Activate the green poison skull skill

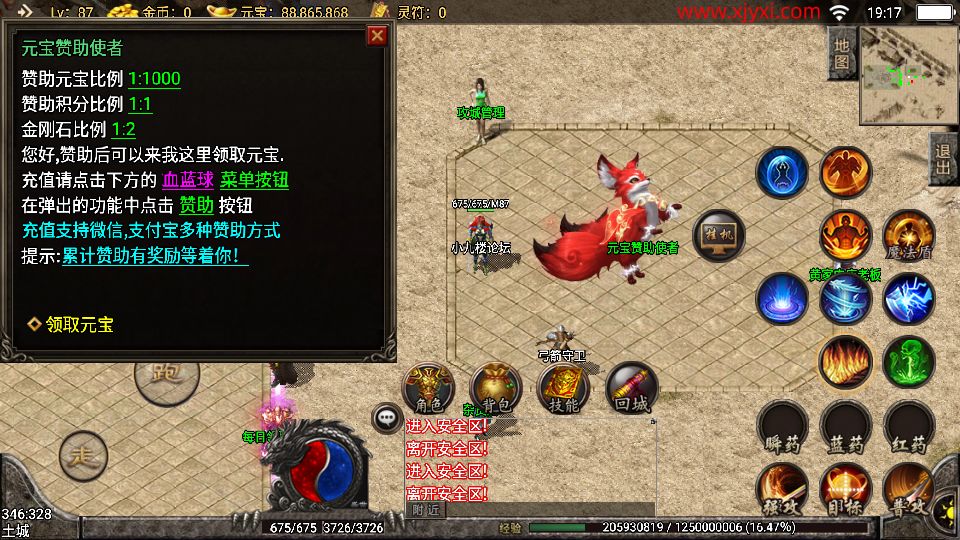[x=908, y=360]
